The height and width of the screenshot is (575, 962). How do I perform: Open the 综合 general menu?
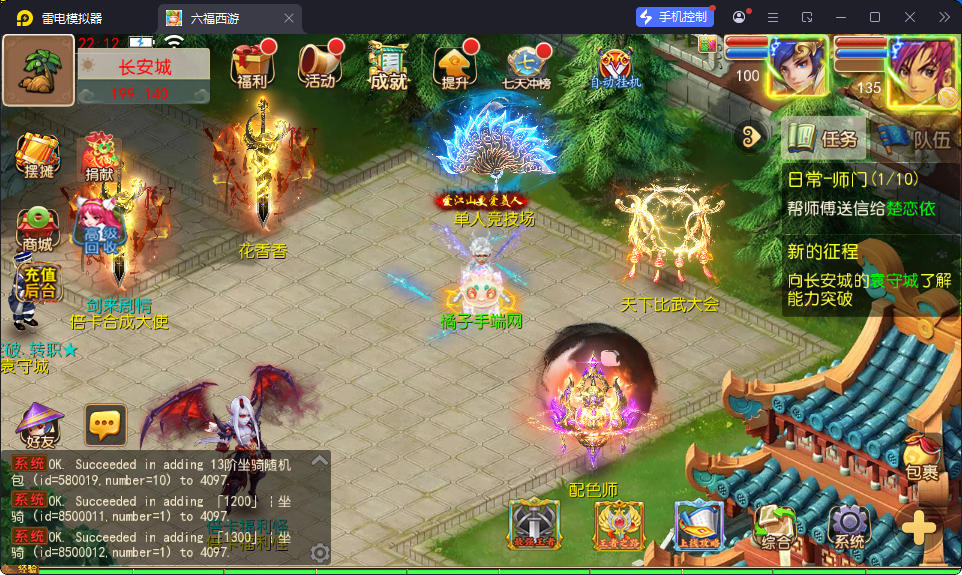tap(776, 526)
